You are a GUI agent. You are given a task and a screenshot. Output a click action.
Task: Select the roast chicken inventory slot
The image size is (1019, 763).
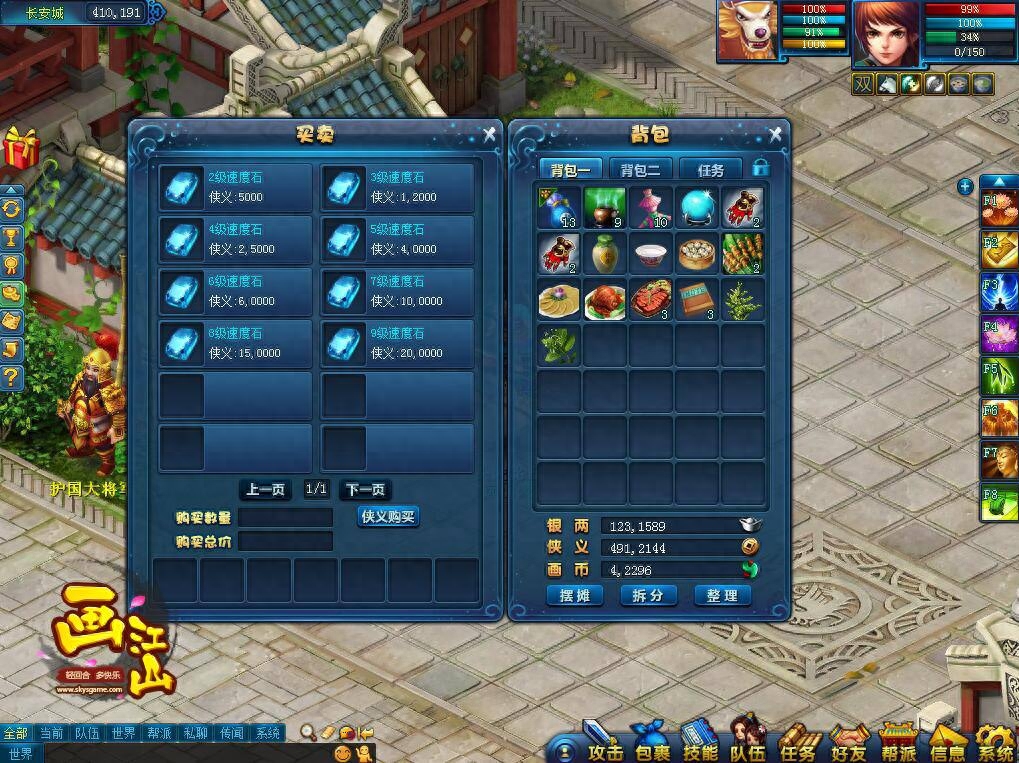click(x=604, y=301)
